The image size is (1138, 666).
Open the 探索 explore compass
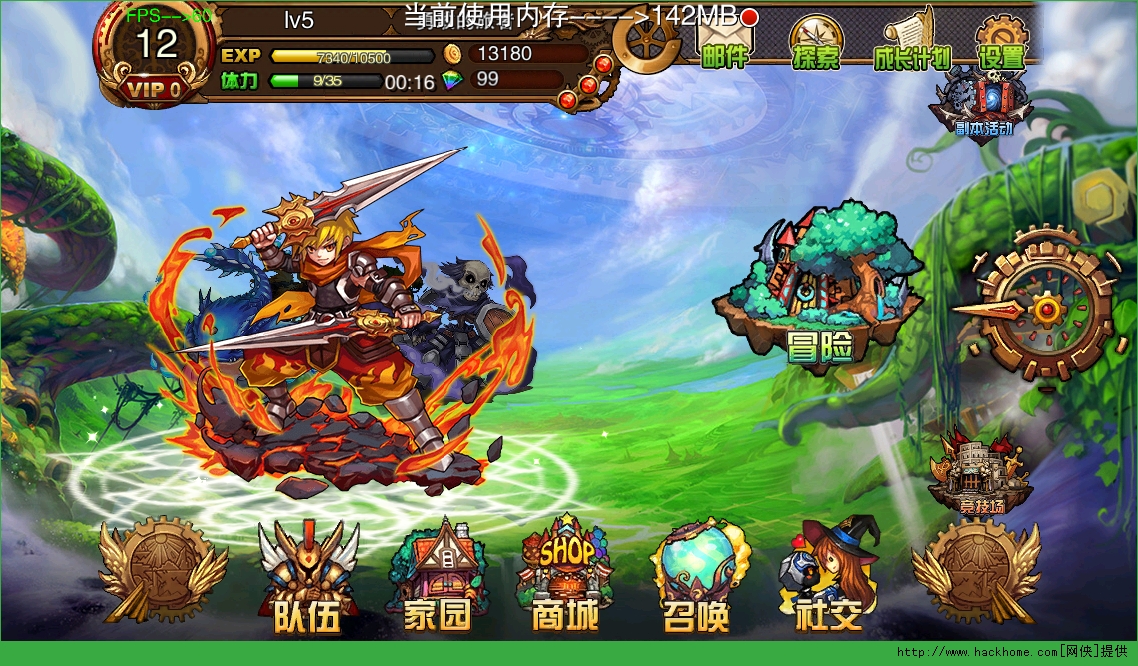click(x=816, y=43)
